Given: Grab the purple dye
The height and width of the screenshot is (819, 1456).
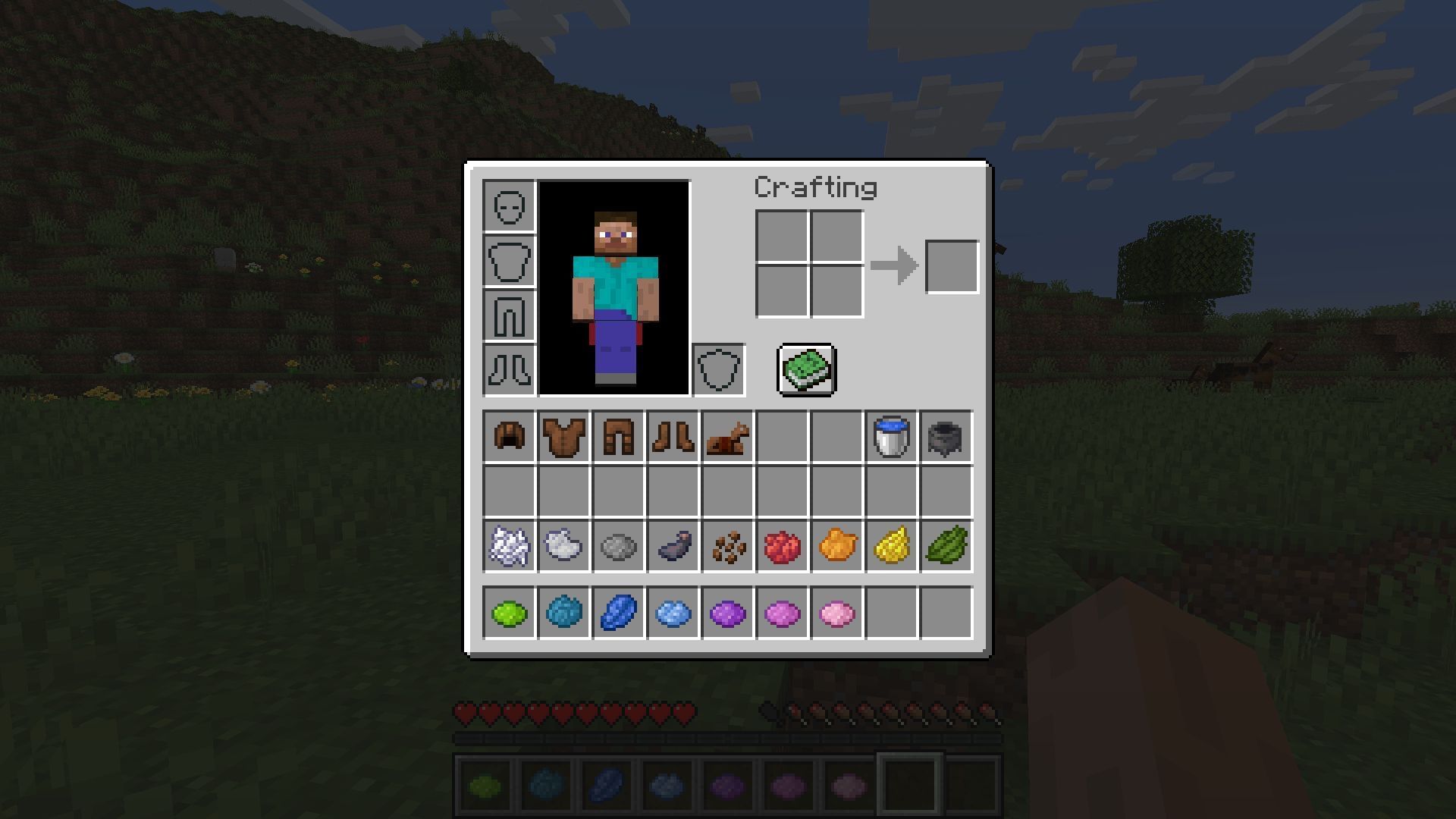Looking at the screenshot, I should click(728, 613).
